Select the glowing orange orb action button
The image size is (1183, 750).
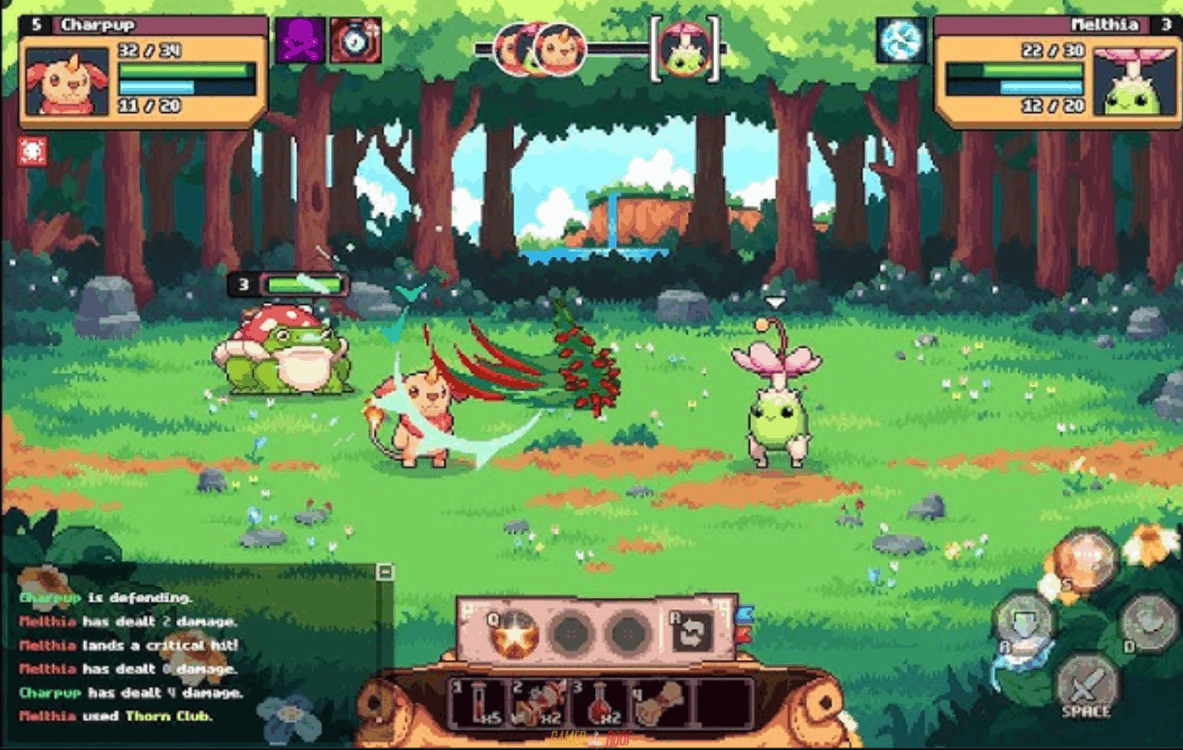[x=1086, y=560]
